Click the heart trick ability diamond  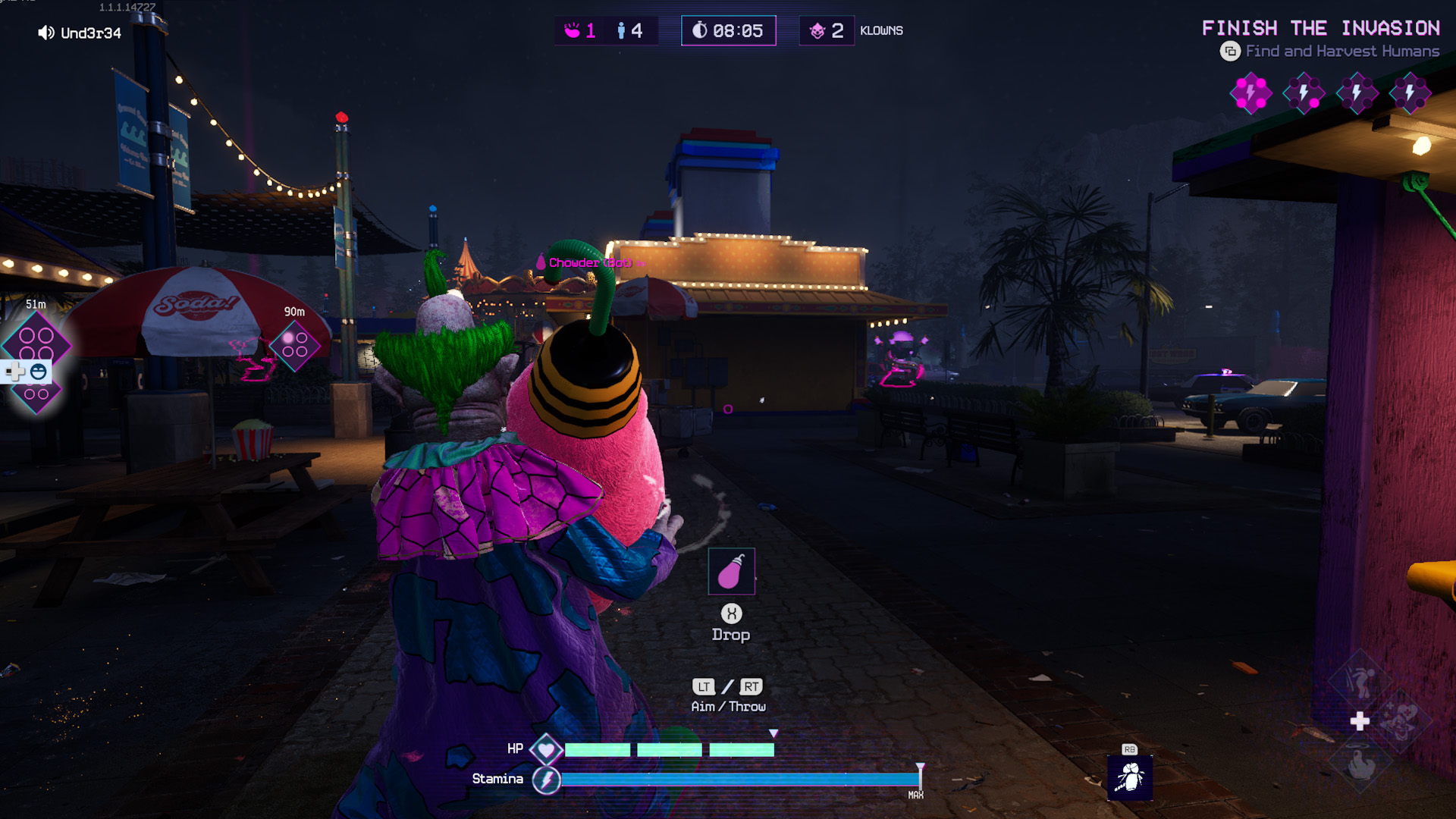[1403, 720]
